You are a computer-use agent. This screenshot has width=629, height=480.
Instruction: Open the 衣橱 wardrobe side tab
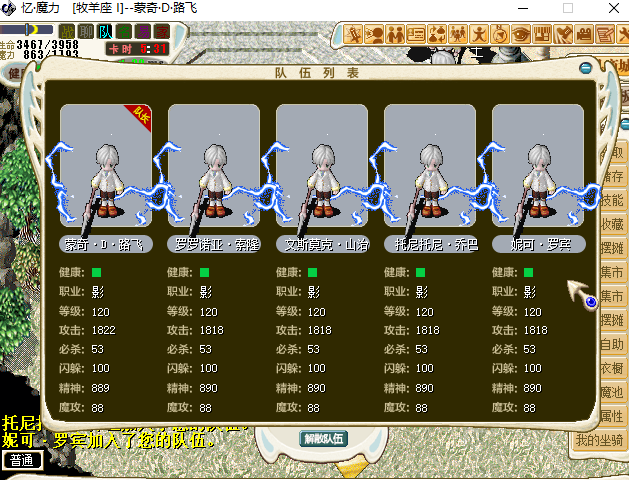coord(612,368)
